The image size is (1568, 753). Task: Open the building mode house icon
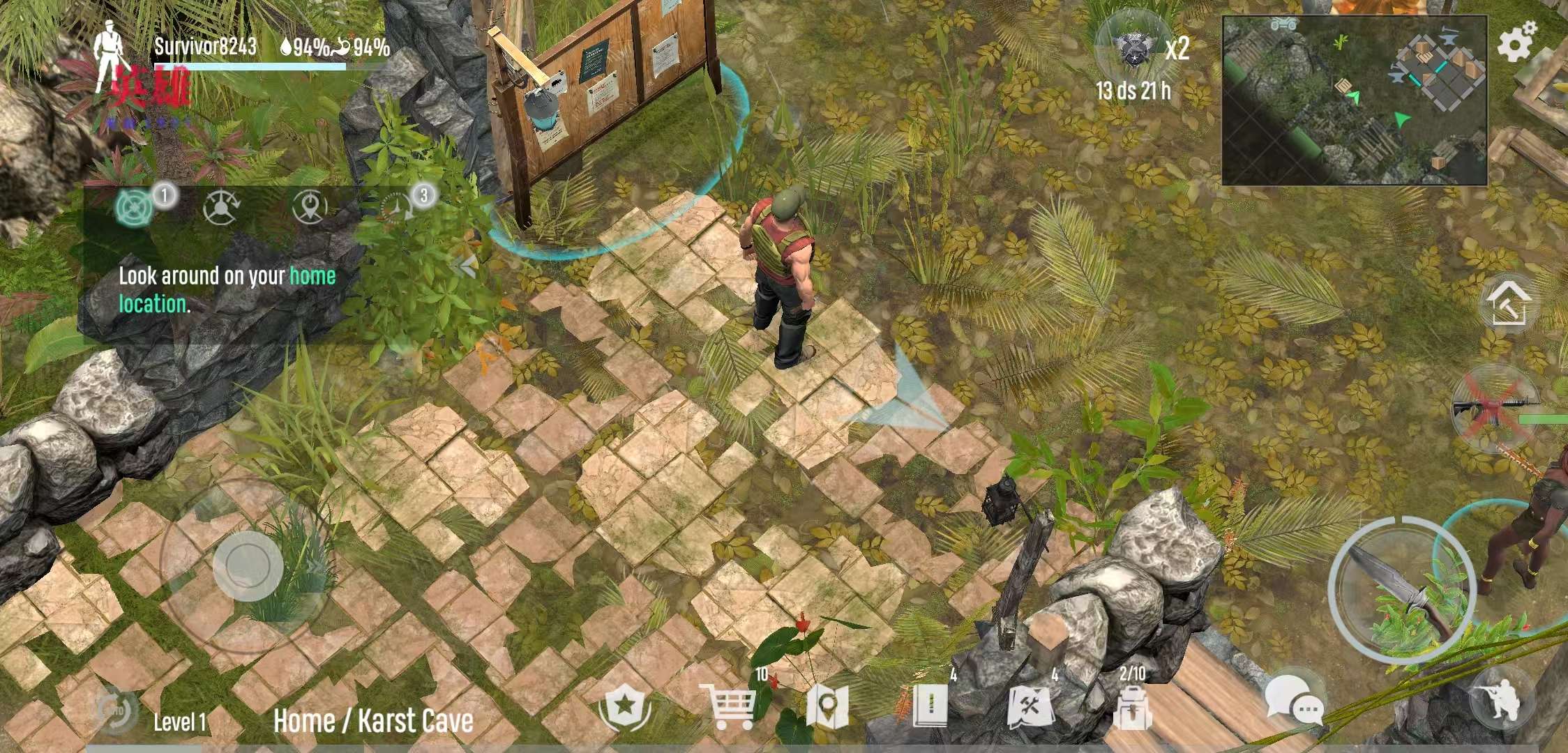pos(1508,305)
